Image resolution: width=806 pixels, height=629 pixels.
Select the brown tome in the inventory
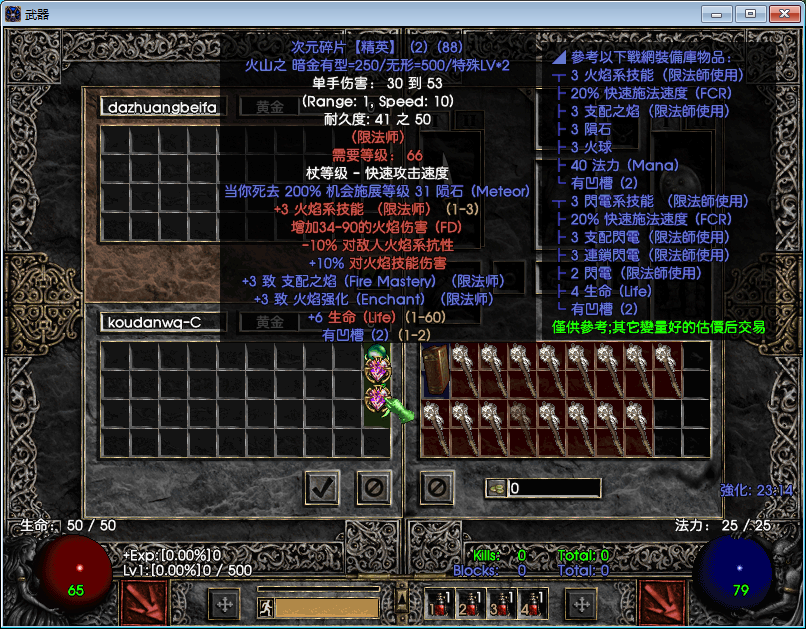436,369
